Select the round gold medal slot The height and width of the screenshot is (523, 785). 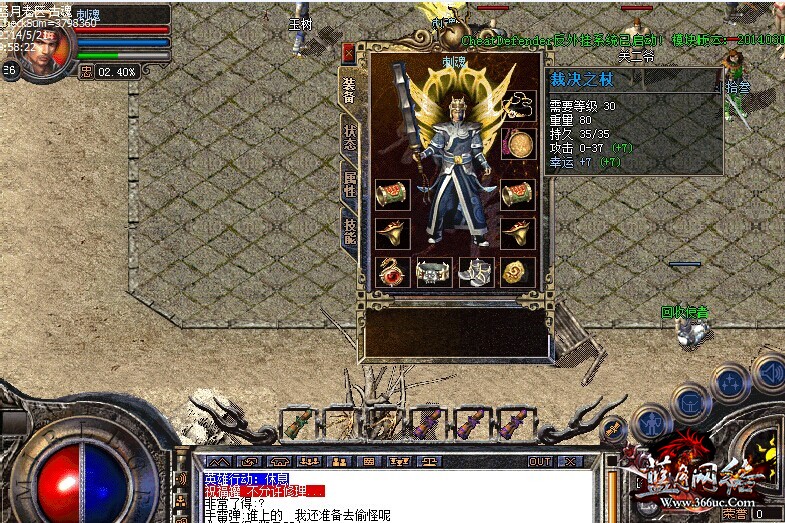point(518,144)
